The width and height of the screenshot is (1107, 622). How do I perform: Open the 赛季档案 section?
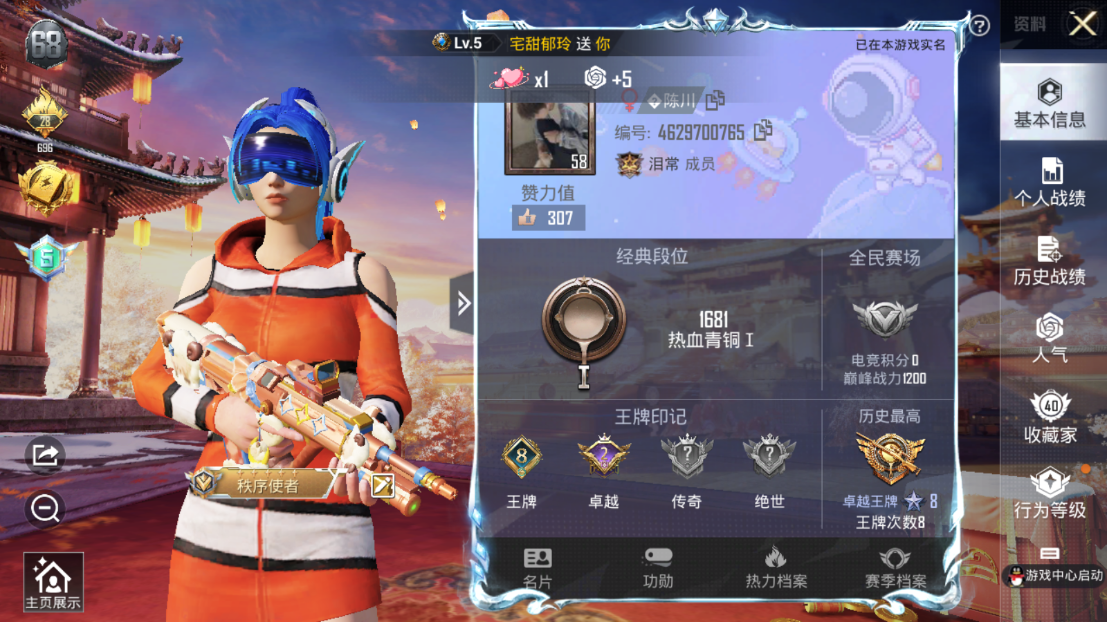[895, 568]
